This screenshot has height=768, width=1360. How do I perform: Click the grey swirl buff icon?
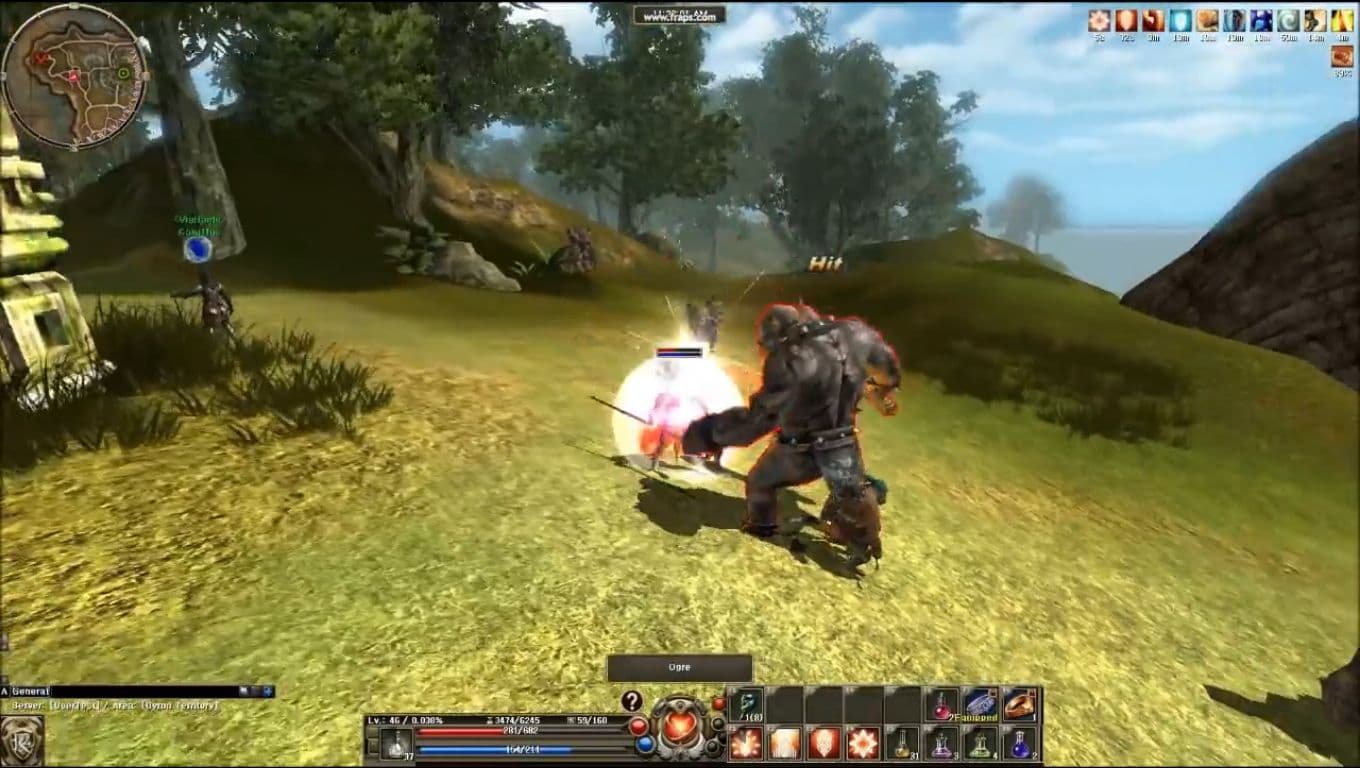[x=1288, y=20]
